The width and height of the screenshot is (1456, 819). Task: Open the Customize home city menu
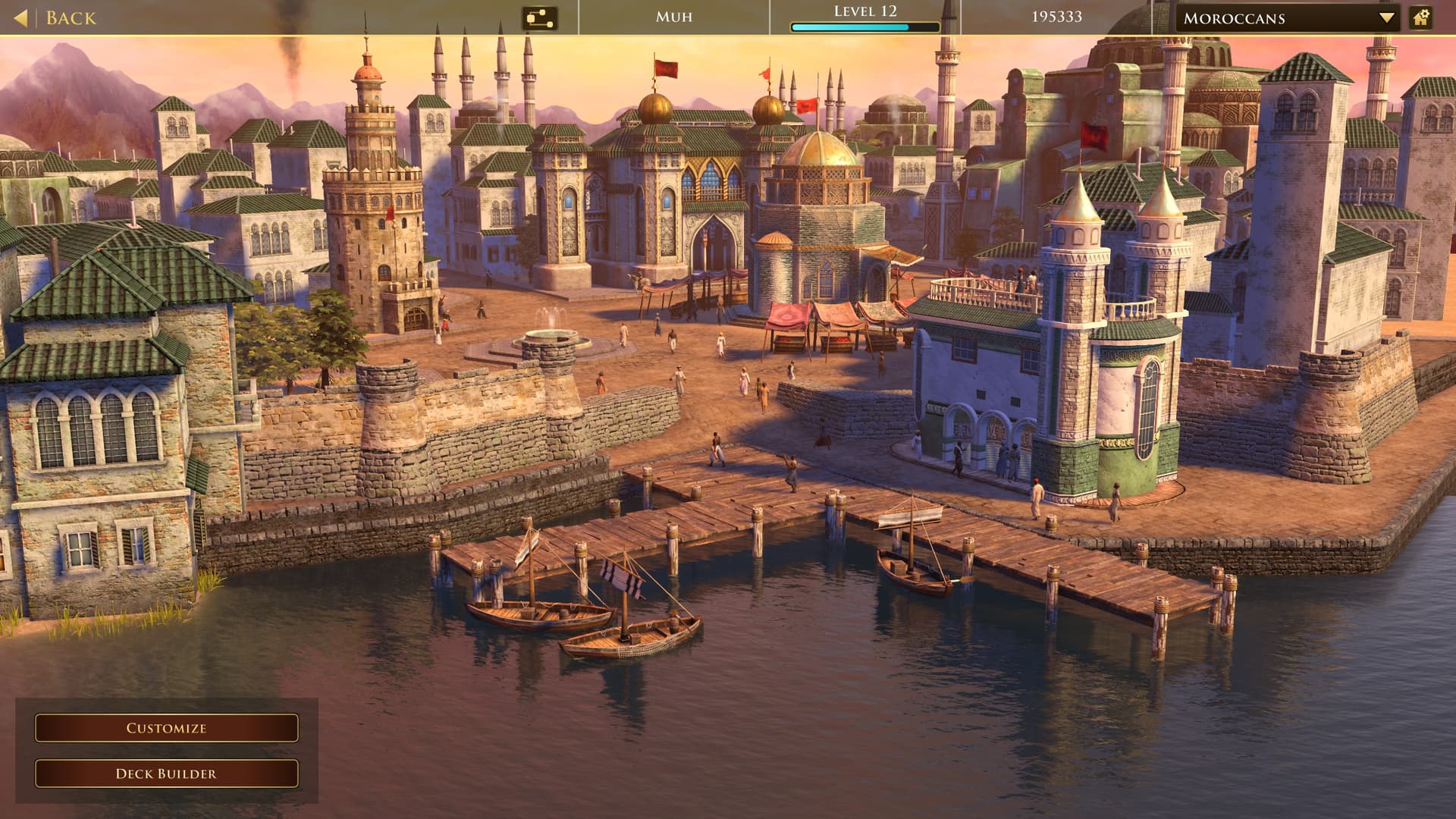click(166, 728)
